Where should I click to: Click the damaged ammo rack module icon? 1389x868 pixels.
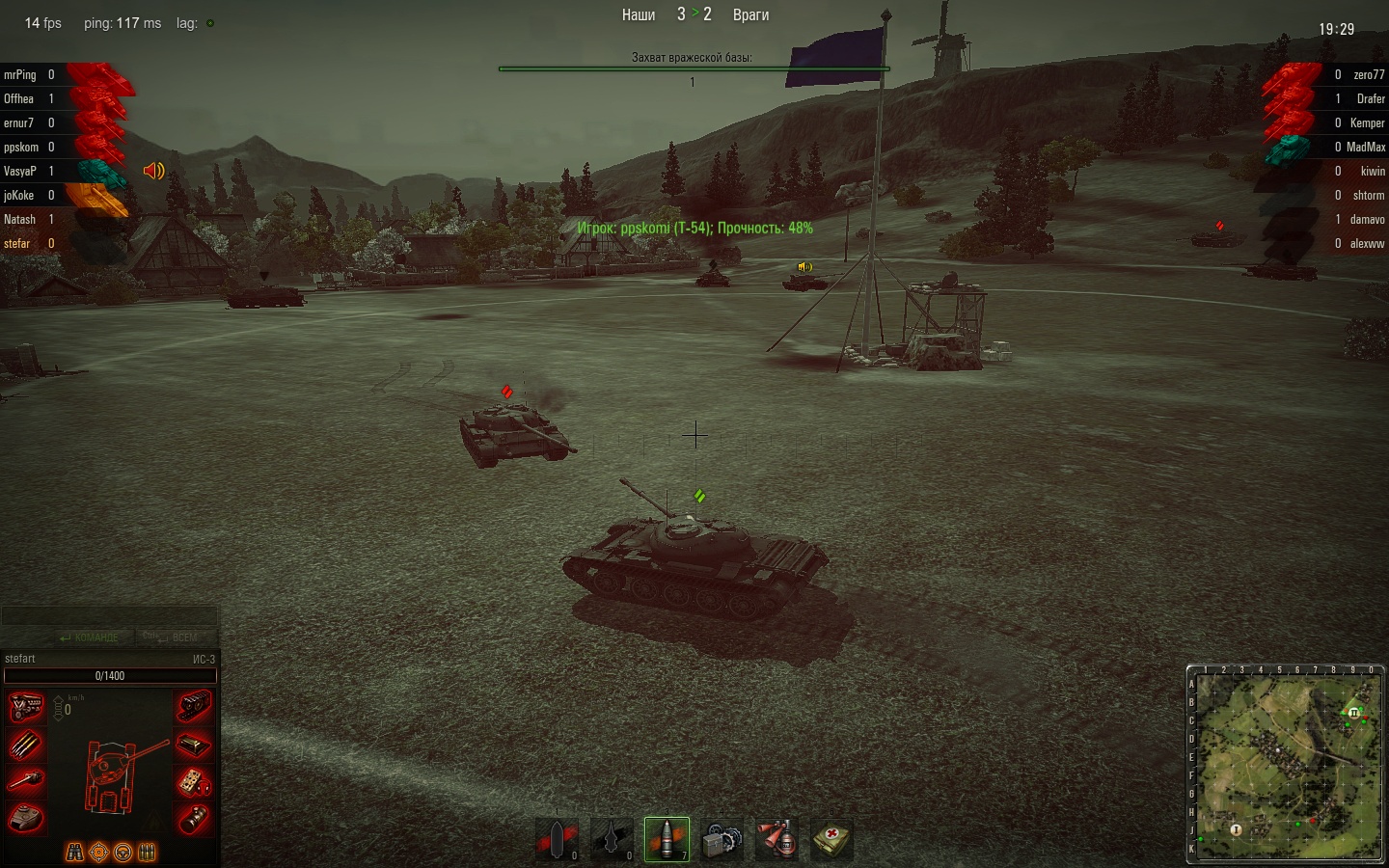click(26, 745)
